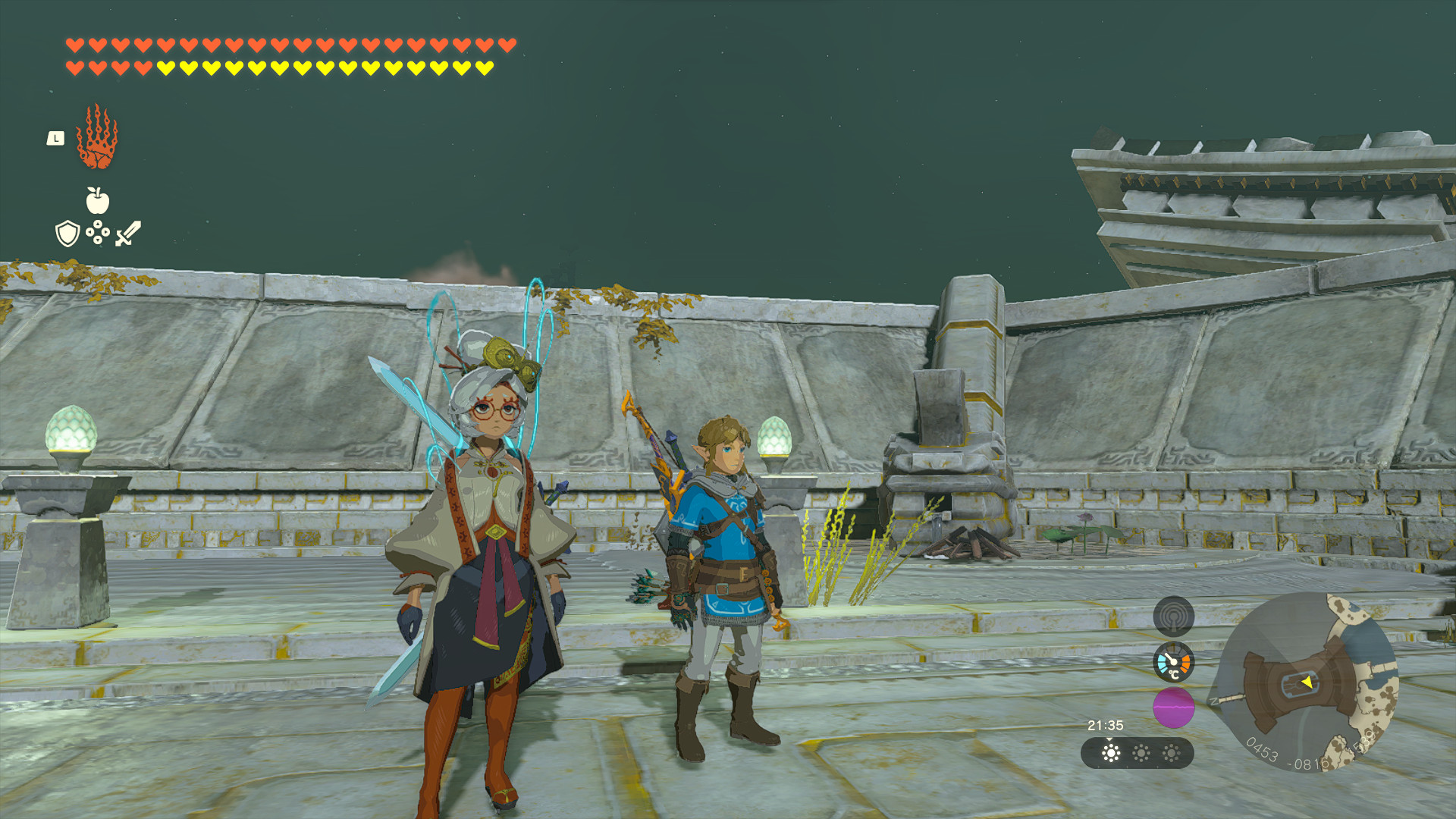Click the 21:35 in-game clock
This screenshot has height=819, width=1456.
pos(1105,724)
